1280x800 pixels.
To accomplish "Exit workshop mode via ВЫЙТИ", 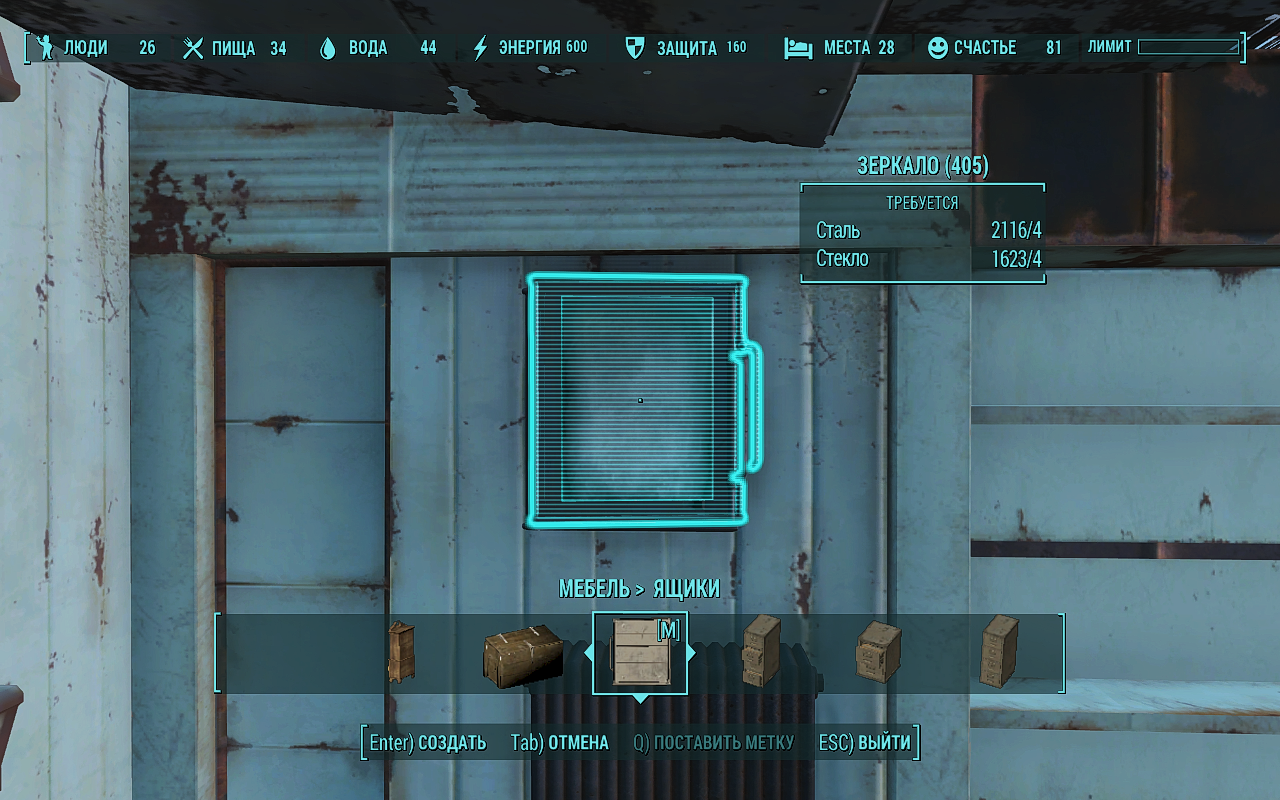I will 865,743.
